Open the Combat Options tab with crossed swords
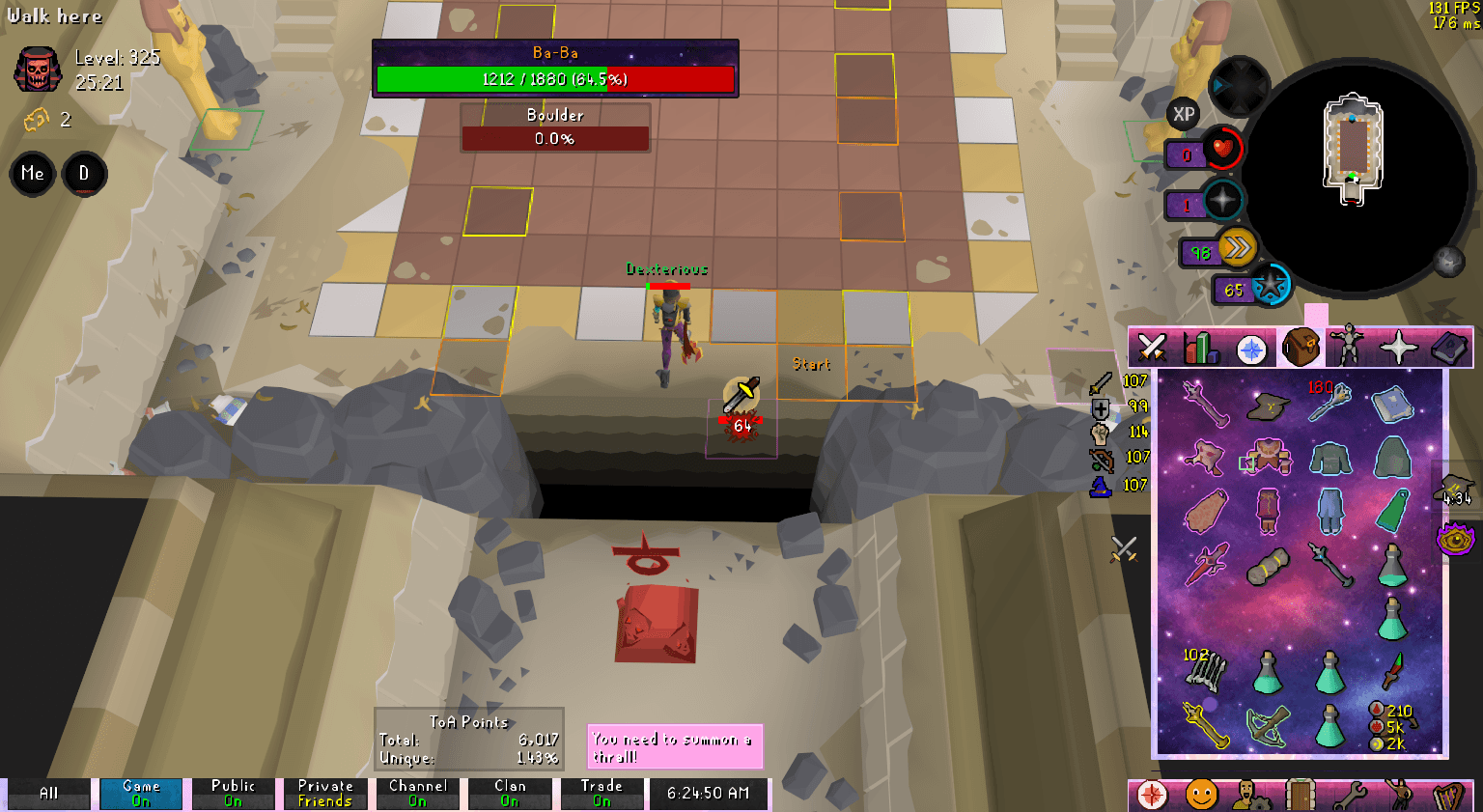The height and width of the screenshot is (812, 1483). click(1151, 348)
